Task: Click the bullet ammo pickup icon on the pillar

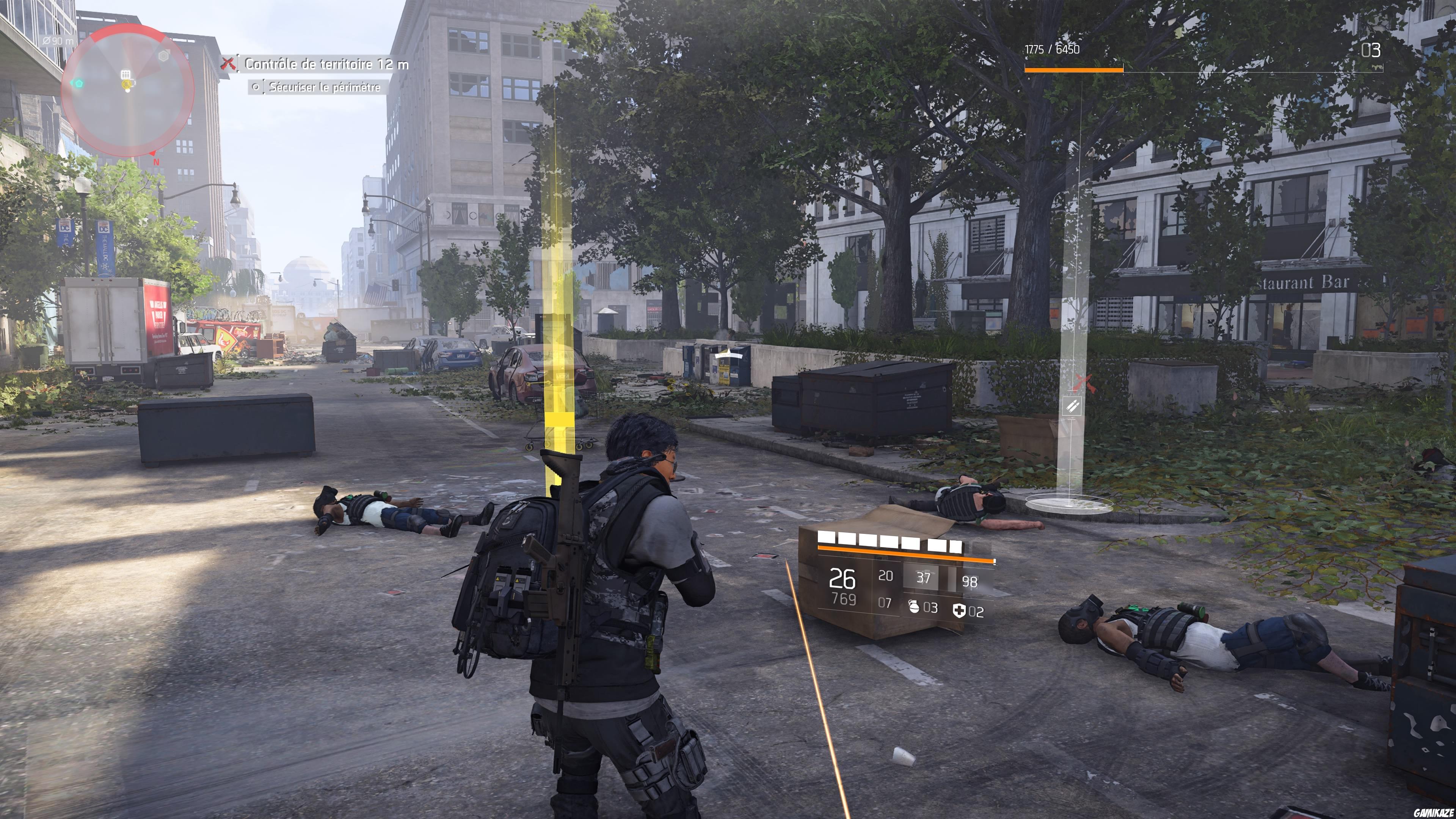Action: tap(1073, 406)
